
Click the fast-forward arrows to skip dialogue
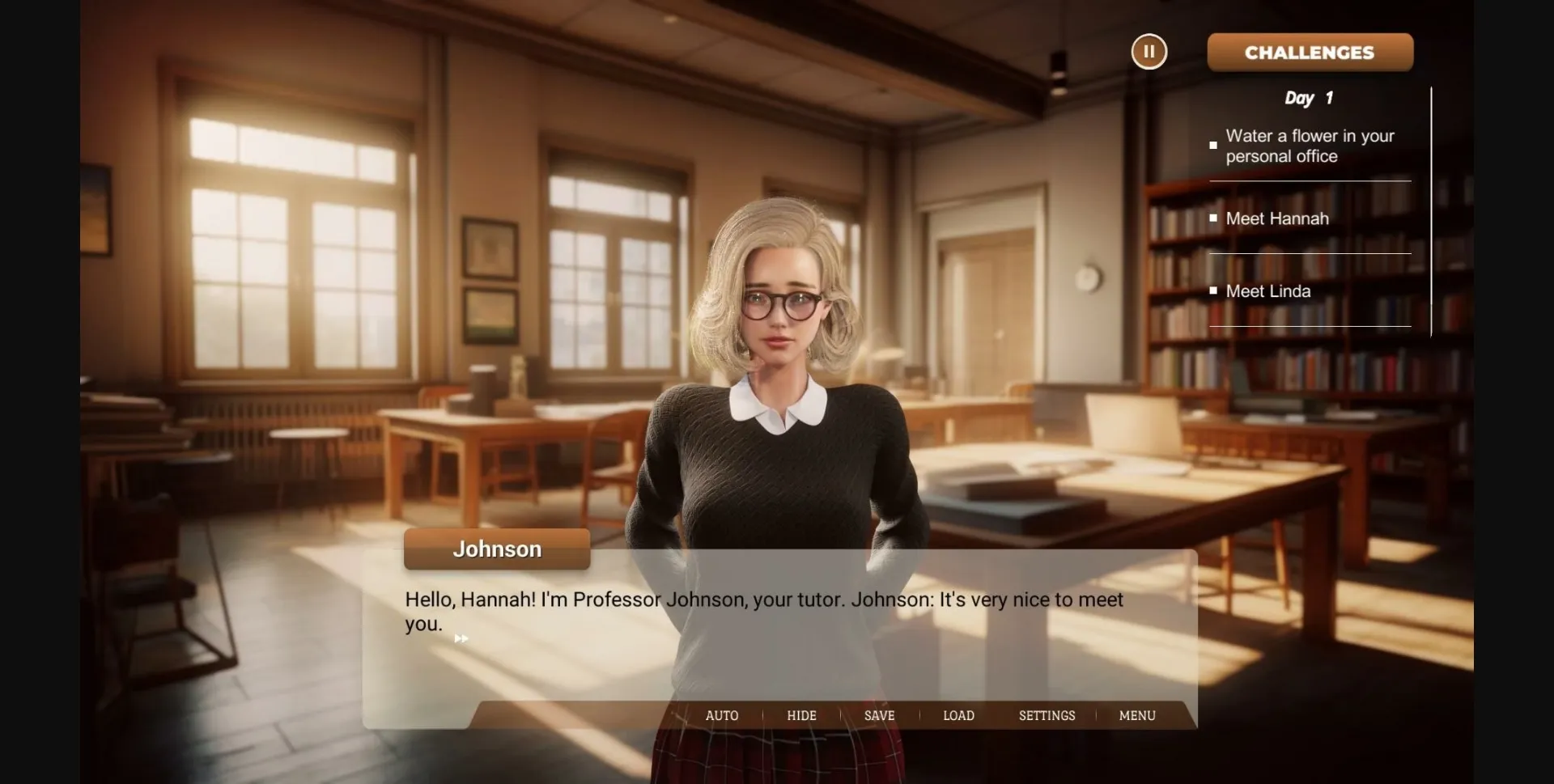(461, 638)
